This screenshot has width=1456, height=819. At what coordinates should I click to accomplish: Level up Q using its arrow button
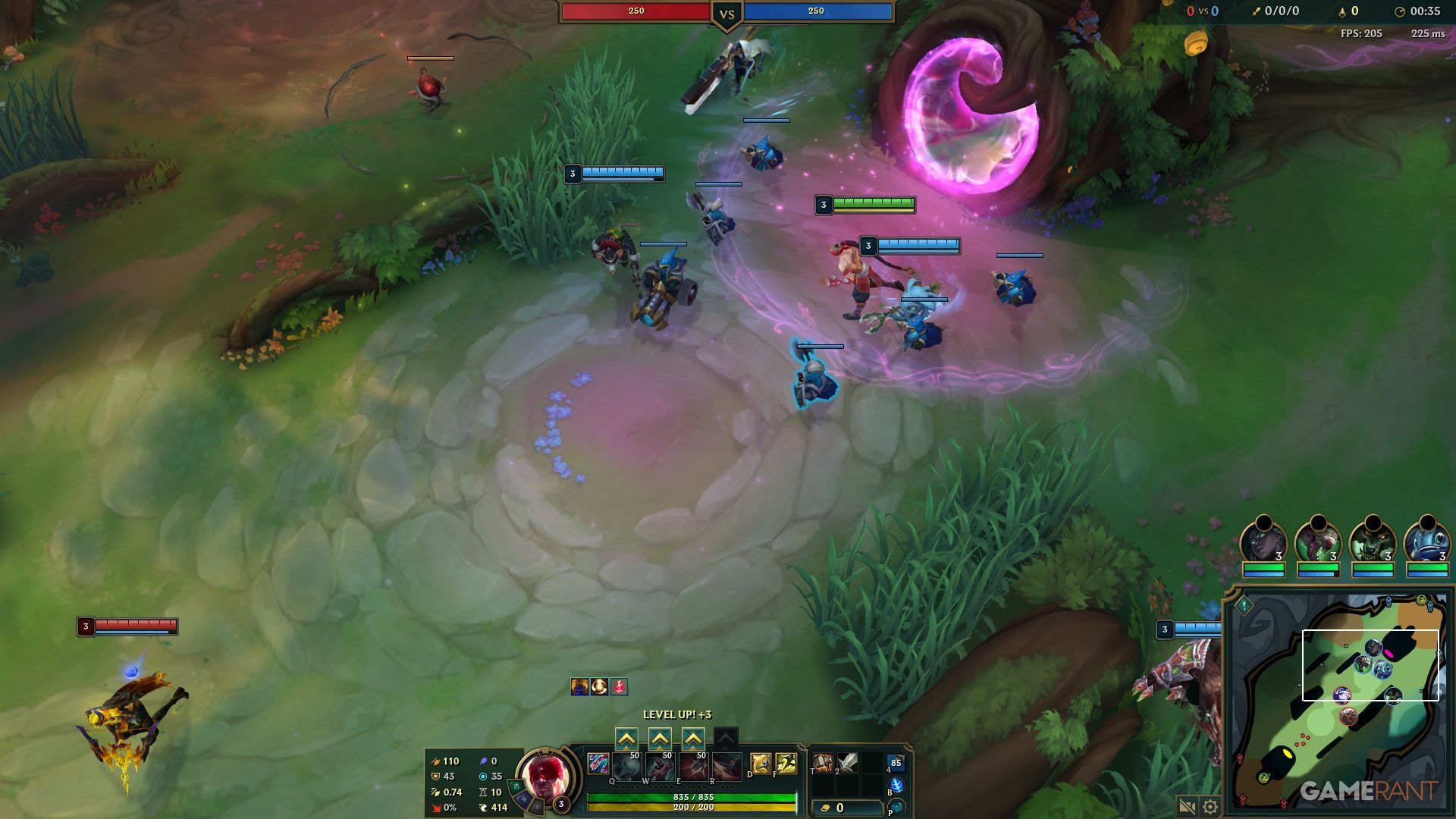626,739
